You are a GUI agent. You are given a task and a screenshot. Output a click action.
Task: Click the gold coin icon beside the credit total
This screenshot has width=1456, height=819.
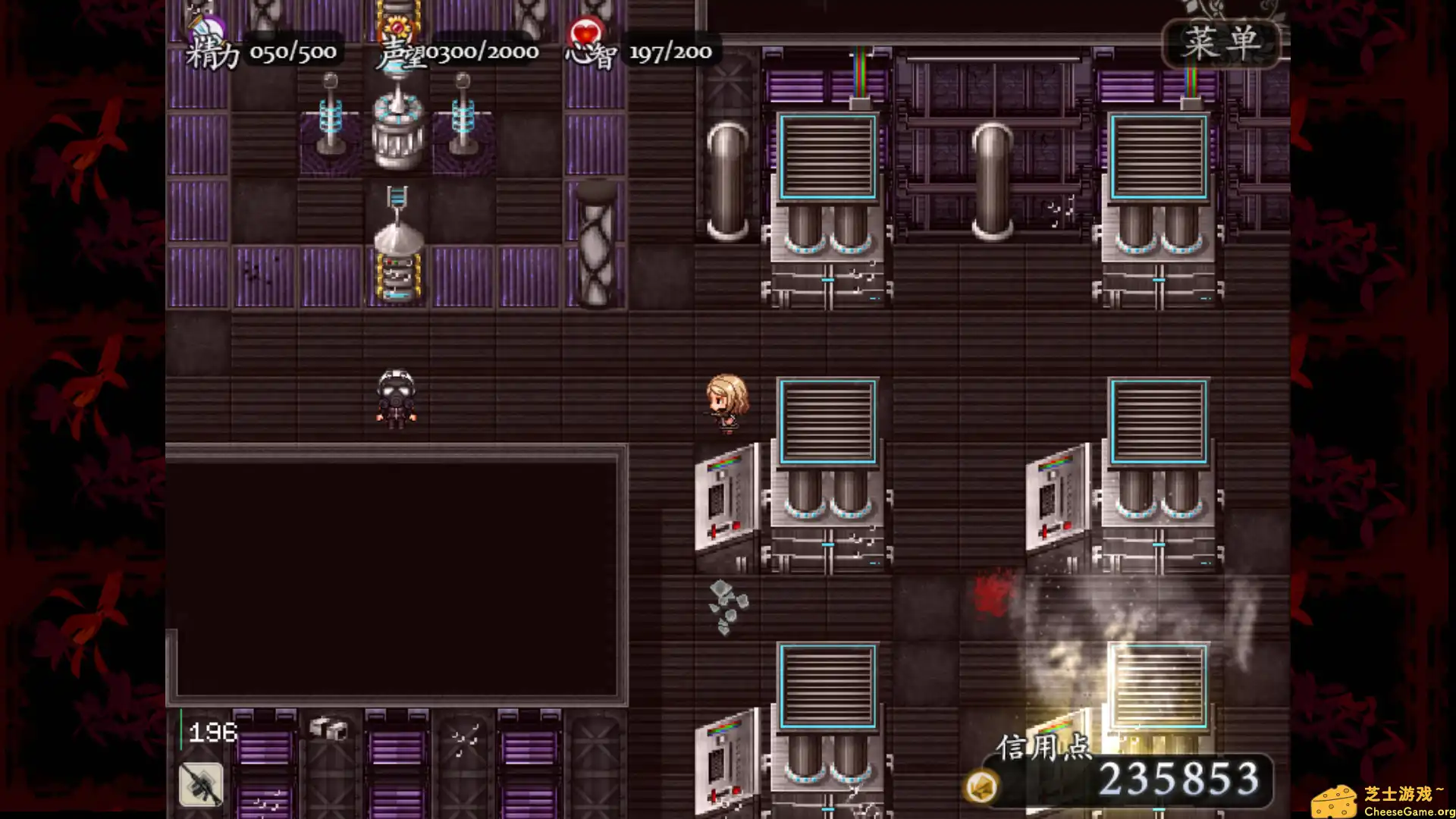pyautogui.click(x=981, y=786)
